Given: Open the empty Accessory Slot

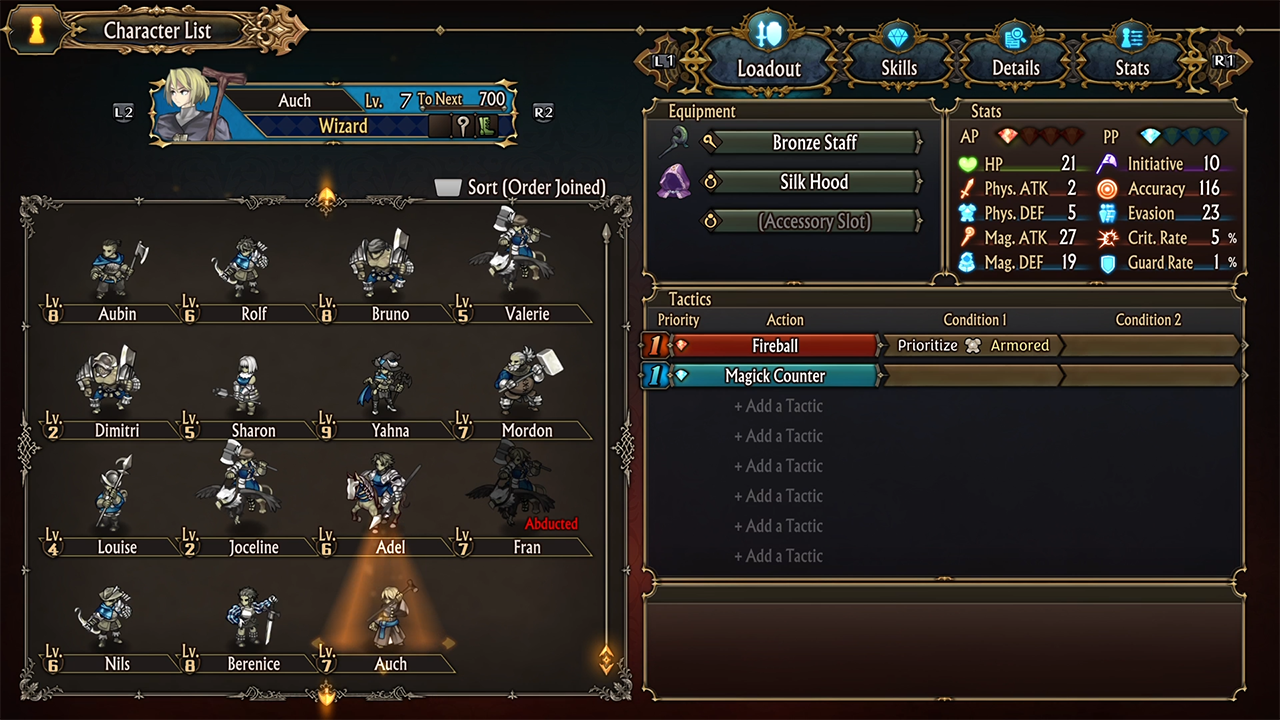Looking at the screenshot, I should (x=814, y=222).
